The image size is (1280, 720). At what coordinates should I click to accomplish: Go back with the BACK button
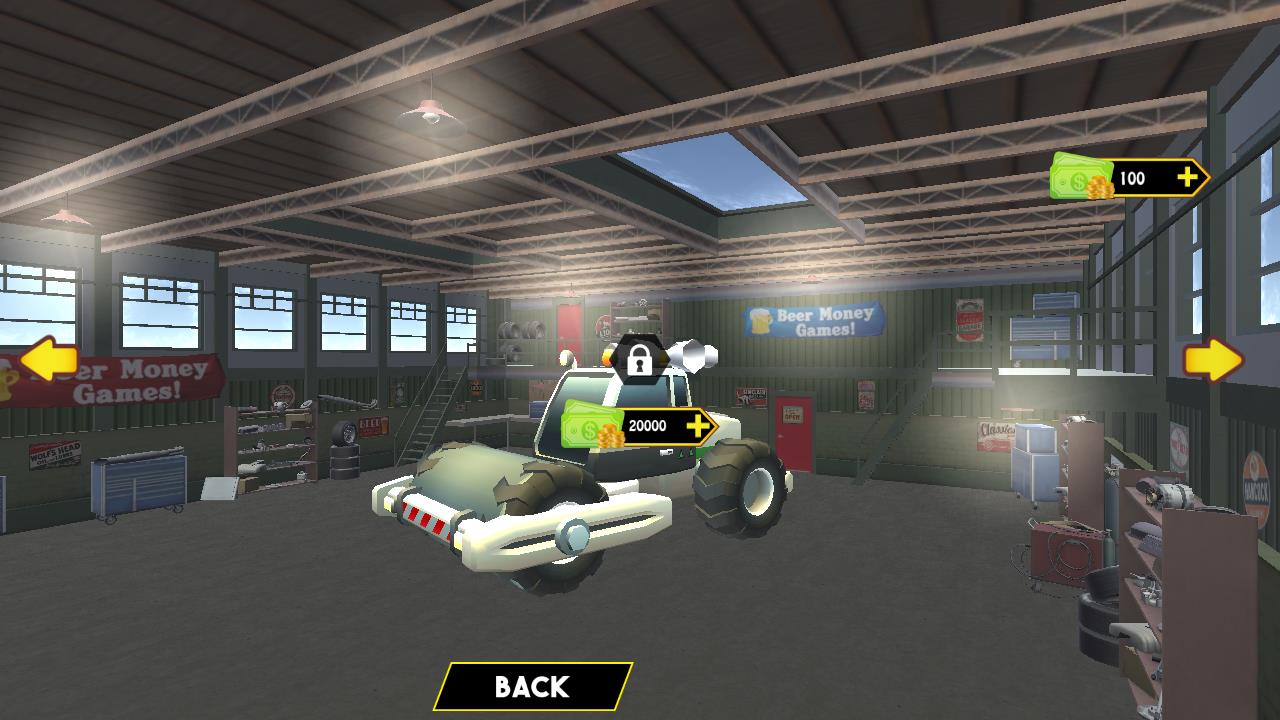click(x=532, y=686)
